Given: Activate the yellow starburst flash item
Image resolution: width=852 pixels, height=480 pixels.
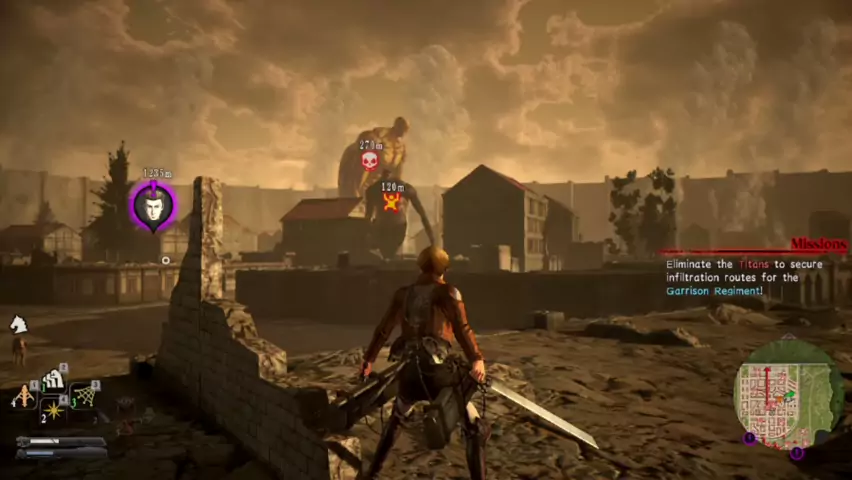Looking at the screenshot, I should 52,410.
